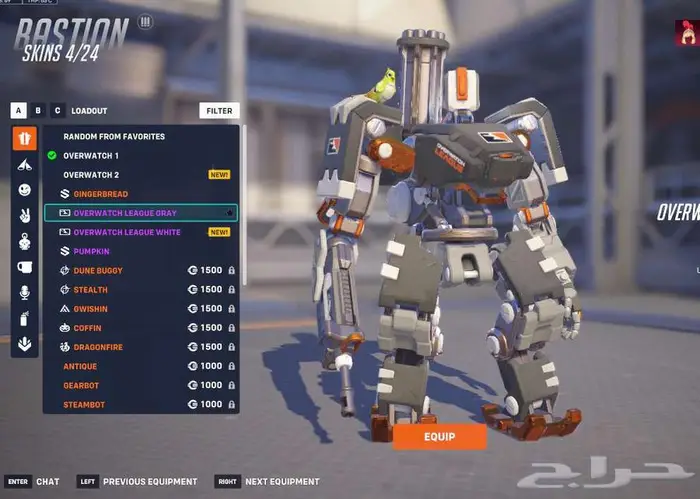700x499 pixels.
Task: Preview the Pumpkin skin
Action: pyautogui.click(x=91, y=251)
